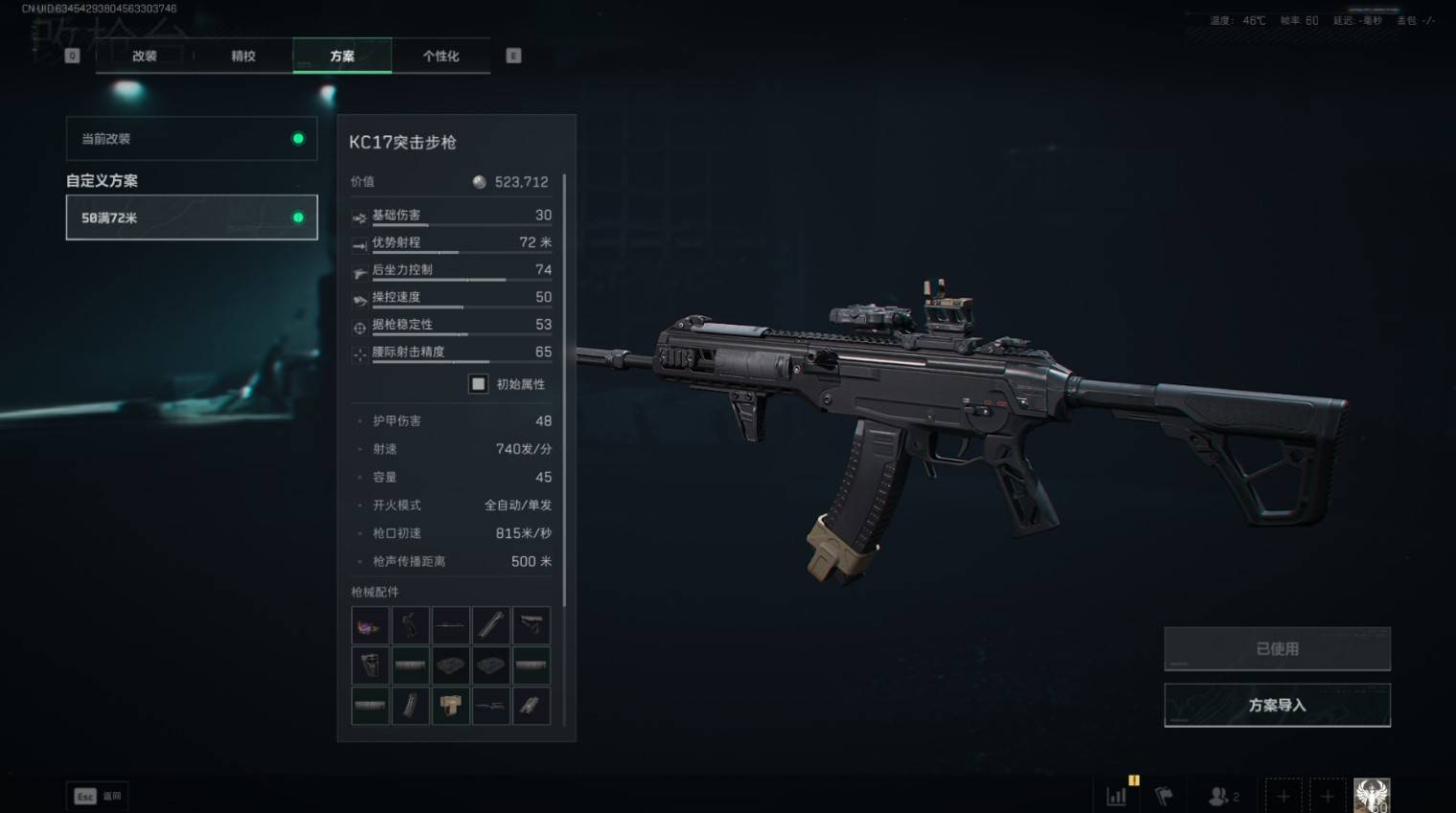Click the 已使用 button
1456x813 pixels.
[x=1277, y=649]
